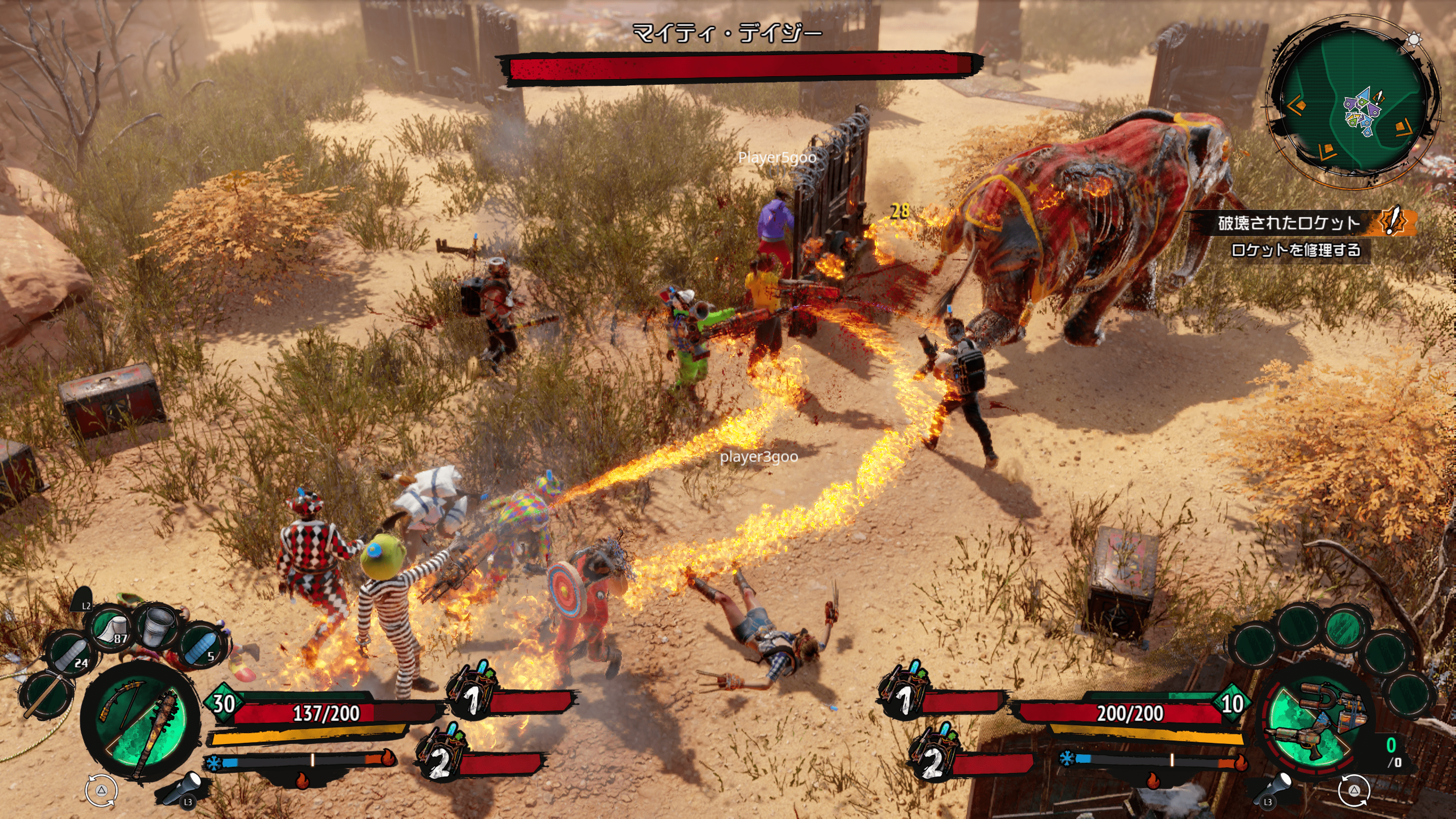Select the pickaxe item slot
The image size is (1456, 819).
point(47,695)
